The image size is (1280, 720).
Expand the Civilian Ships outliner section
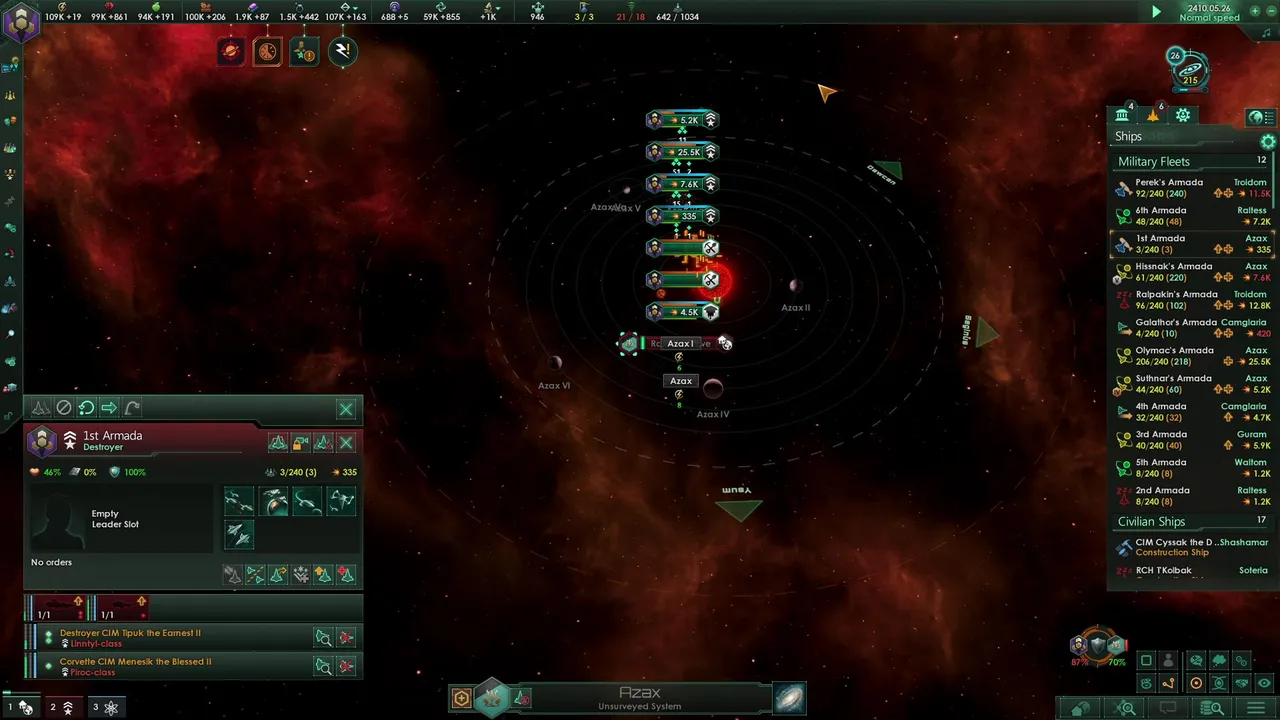pyautogui.click(x=1151, y=522)
